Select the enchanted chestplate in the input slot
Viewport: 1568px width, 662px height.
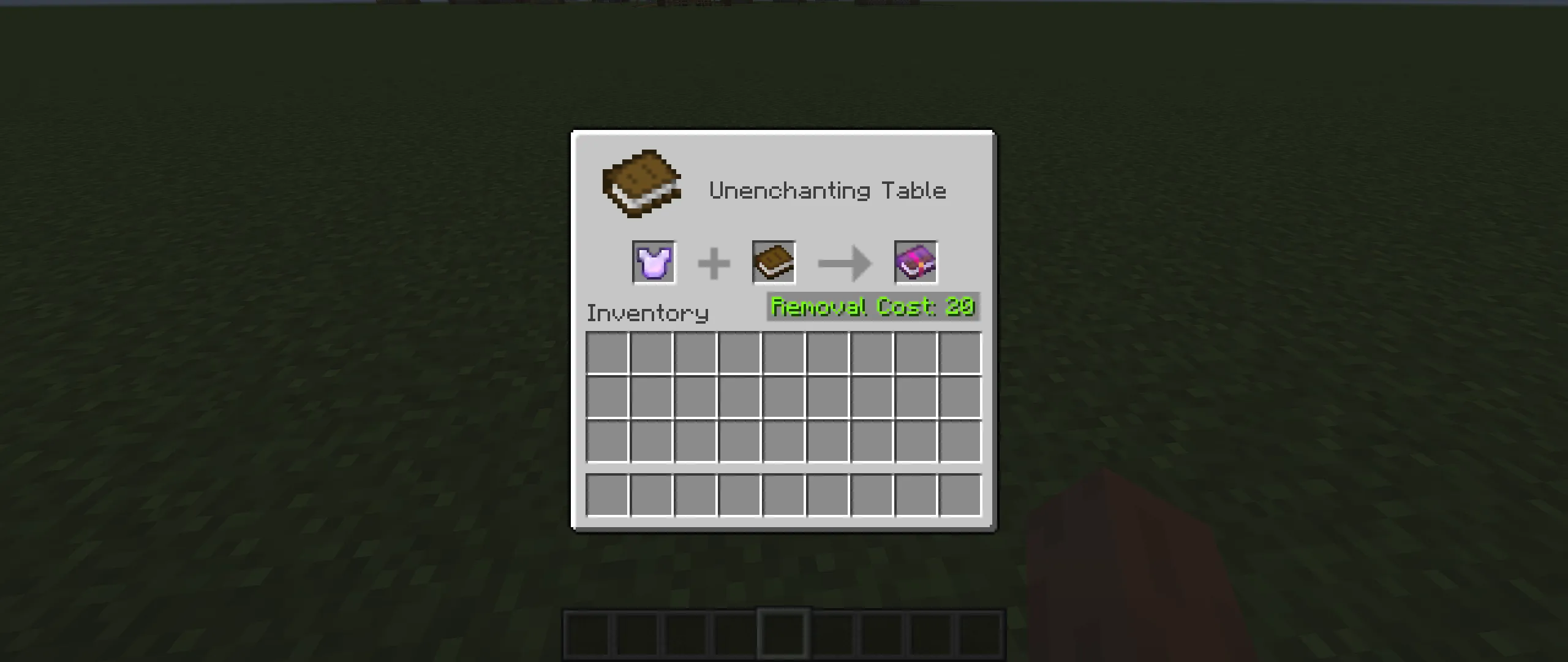pos(653,264)
